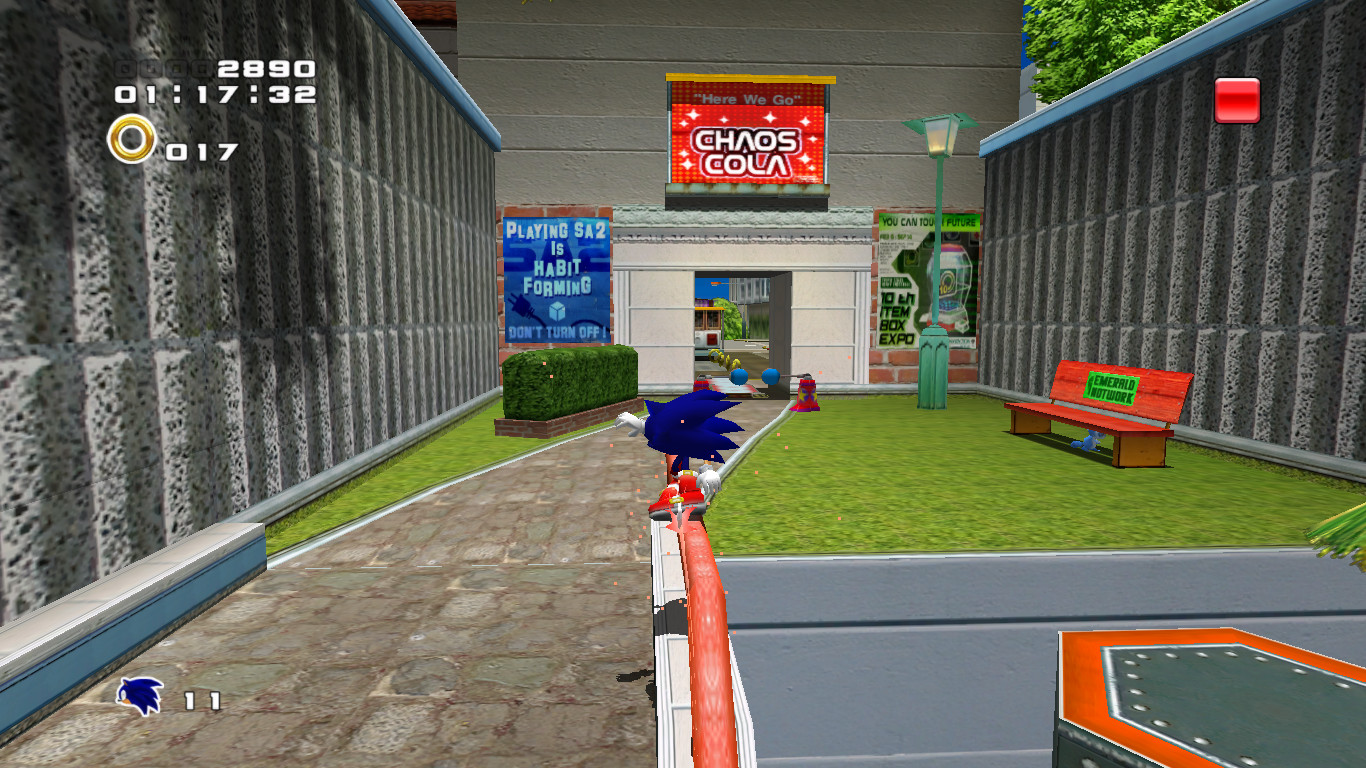This screenshot has height=768, width=1366.
Task: Select the striped traffic cone with star decal
Action: (807, 397)
